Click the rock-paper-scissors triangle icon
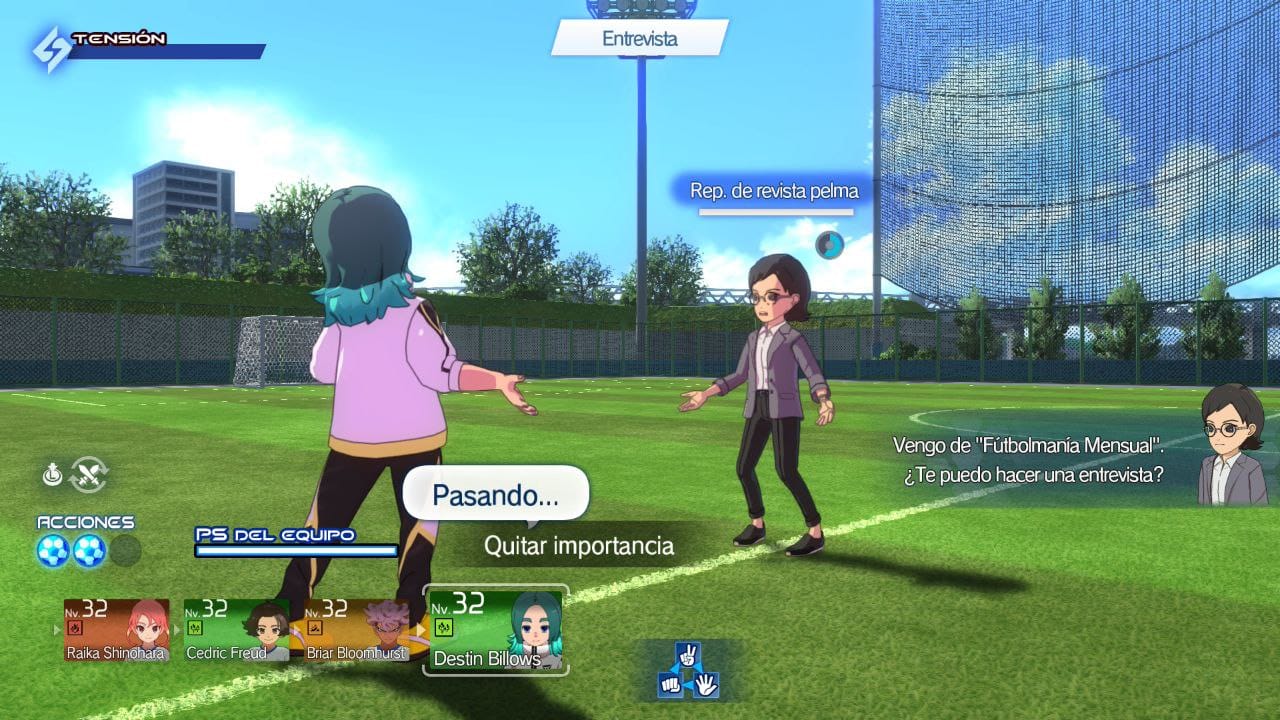 point(688,672)
